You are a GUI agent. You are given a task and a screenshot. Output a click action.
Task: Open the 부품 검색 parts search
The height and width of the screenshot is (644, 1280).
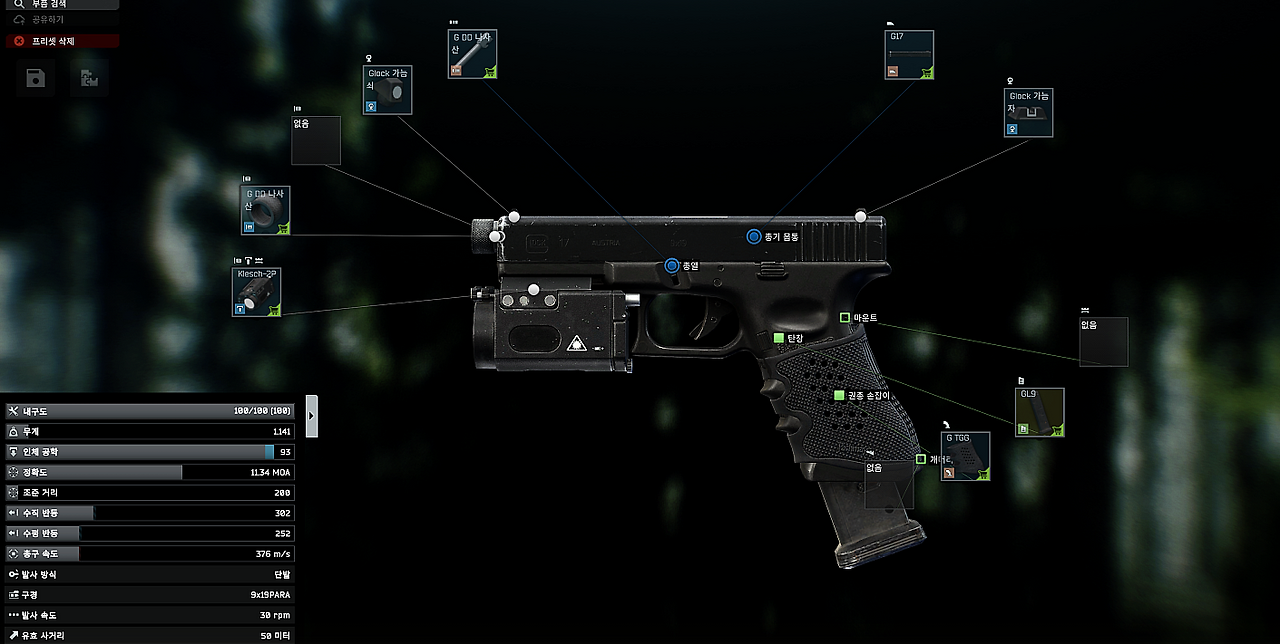coord(60,4)
